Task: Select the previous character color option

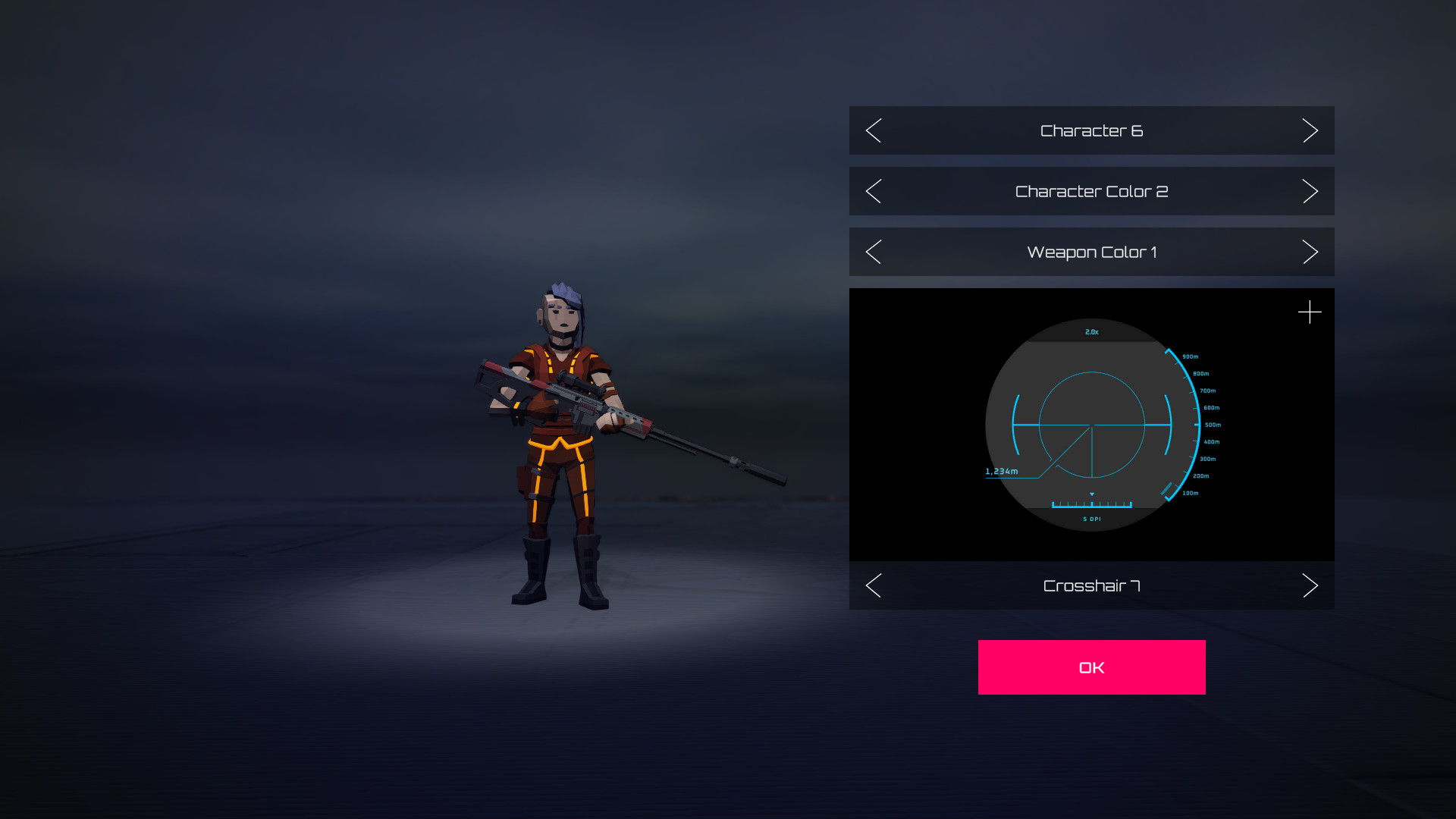Action: 873,191
